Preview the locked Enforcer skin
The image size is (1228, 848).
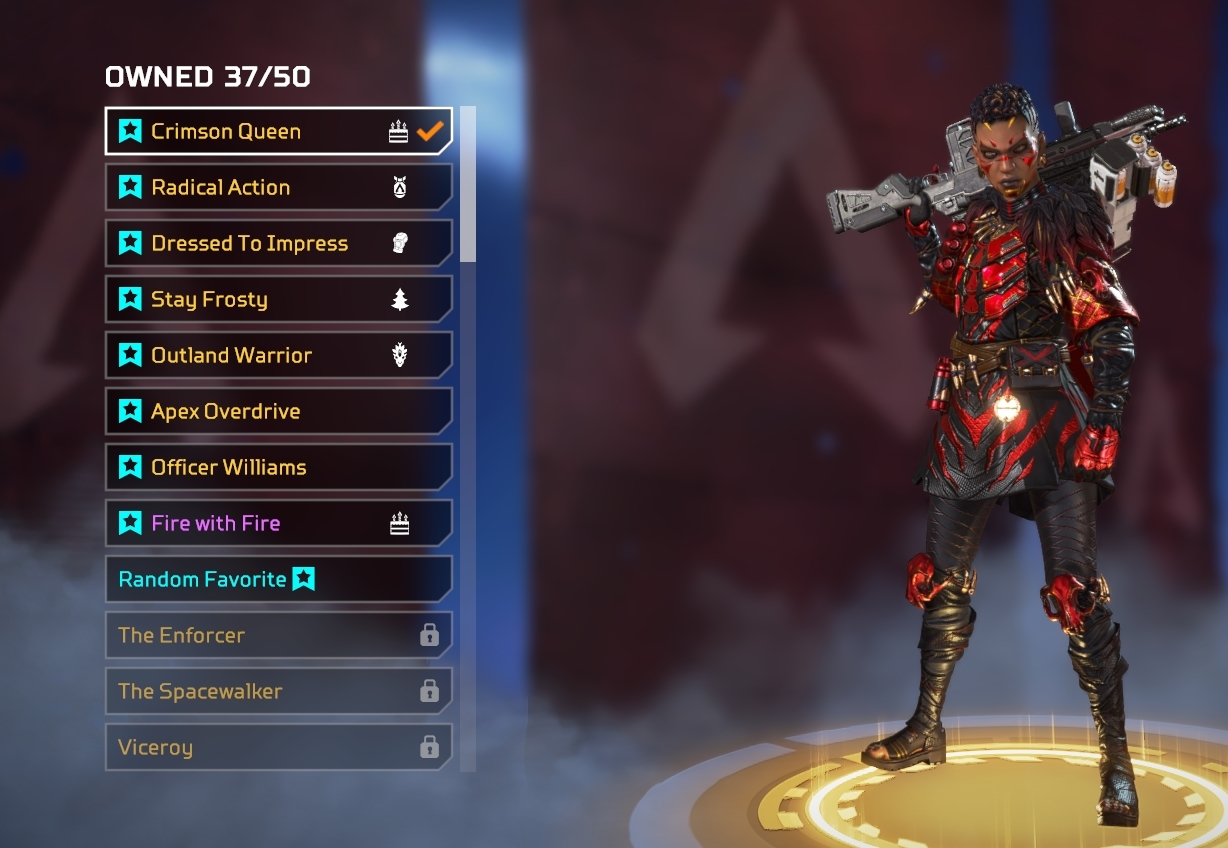pos(260,635)
